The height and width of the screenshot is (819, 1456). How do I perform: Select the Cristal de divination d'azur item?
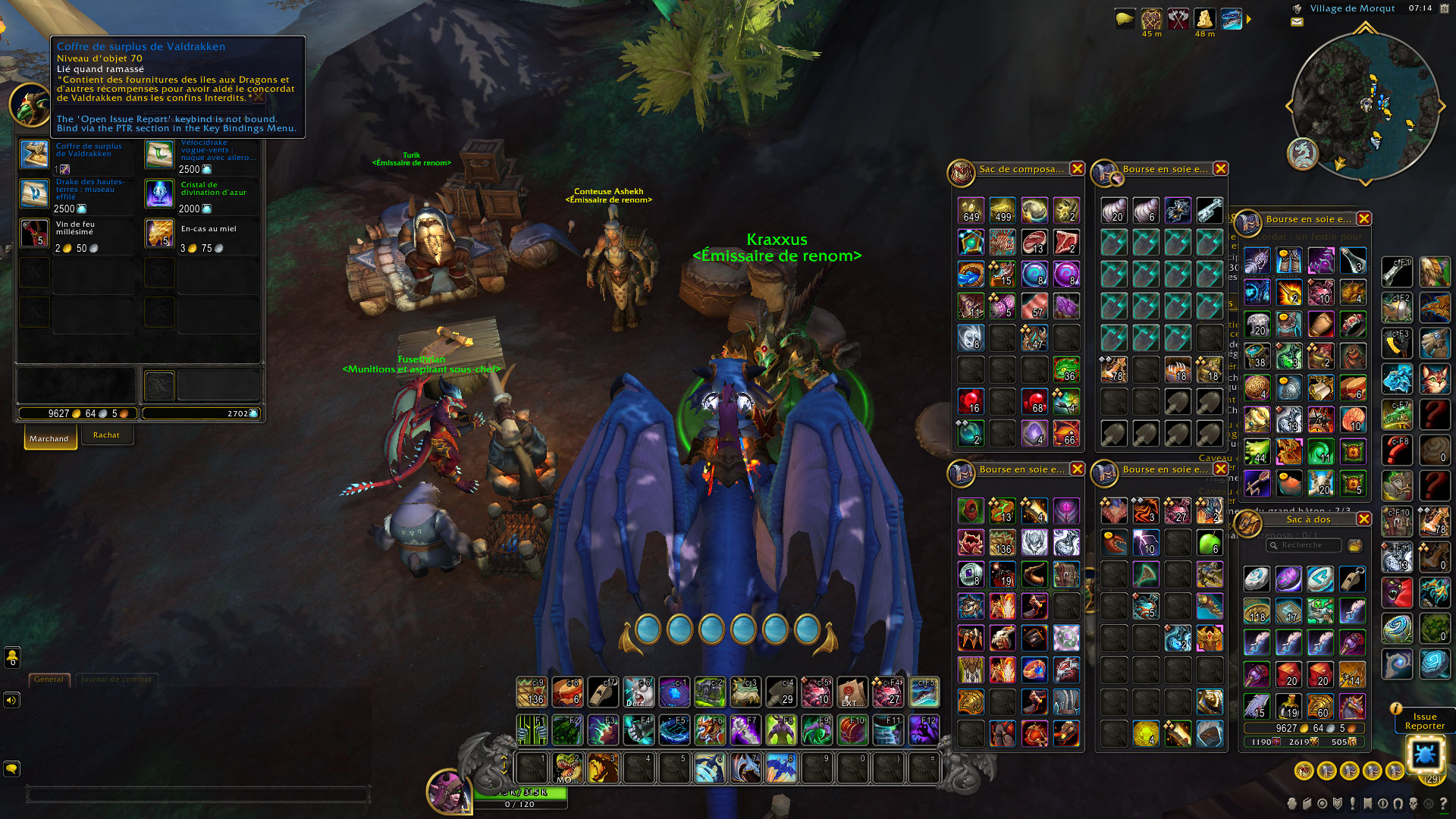[x=159, y=194]
